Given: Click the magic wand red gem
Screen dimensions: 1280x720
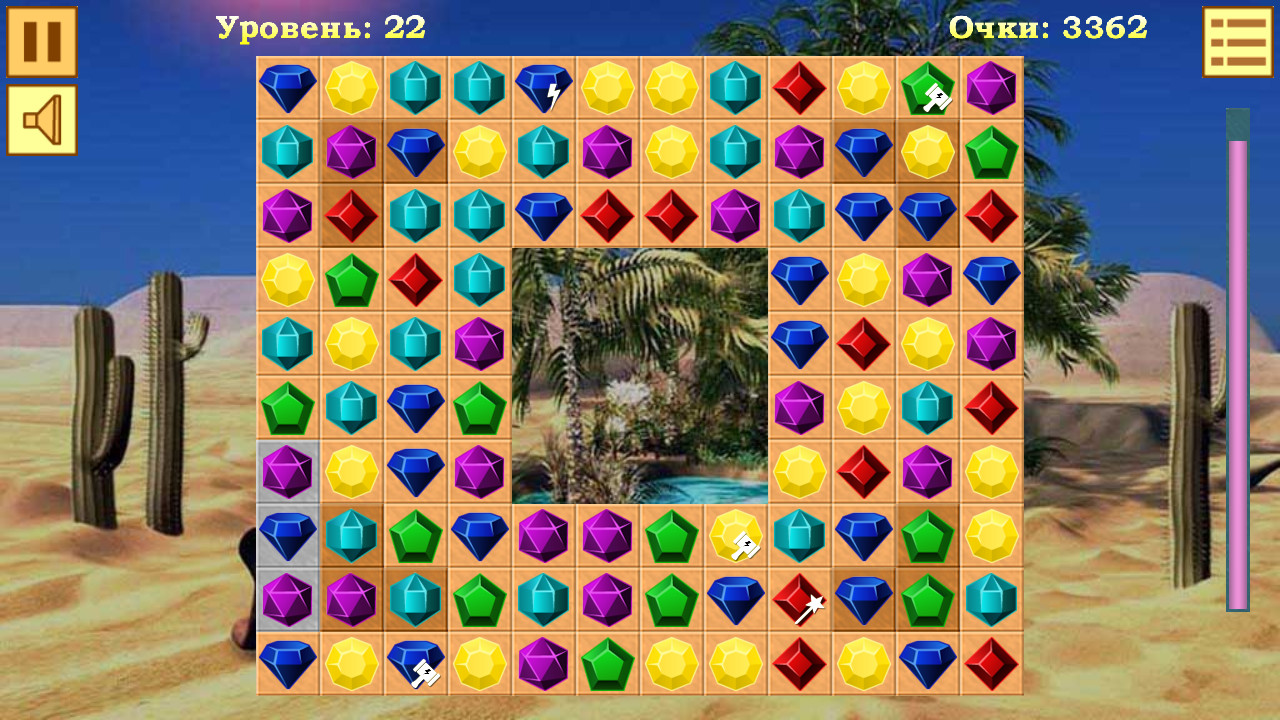Looking at the screenshot, I should [x=800, y=600].
